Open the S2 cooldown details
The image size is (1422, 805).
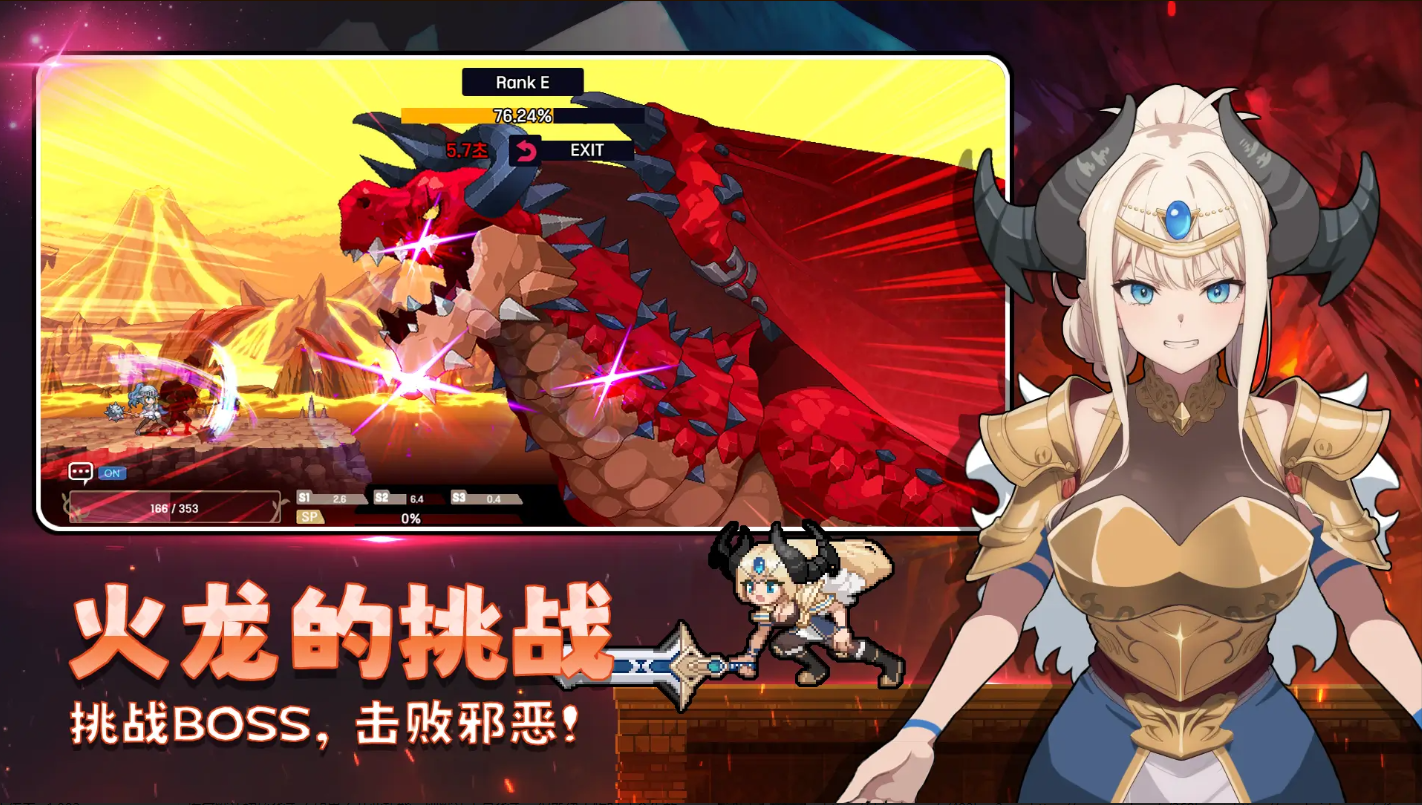tap(382, 496)
